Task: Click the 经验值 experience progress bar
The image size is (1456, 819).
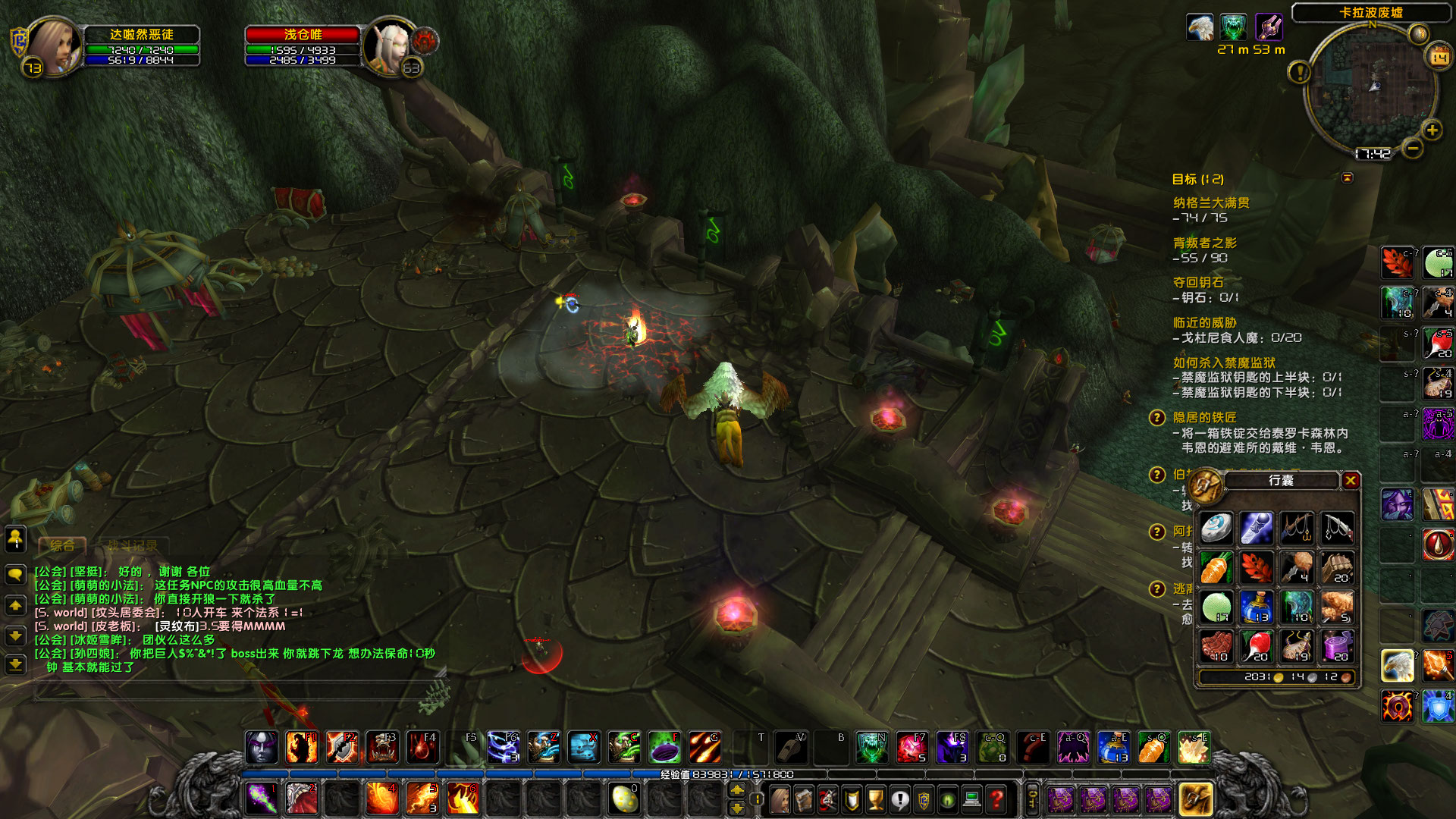Action: coord(728,774)
